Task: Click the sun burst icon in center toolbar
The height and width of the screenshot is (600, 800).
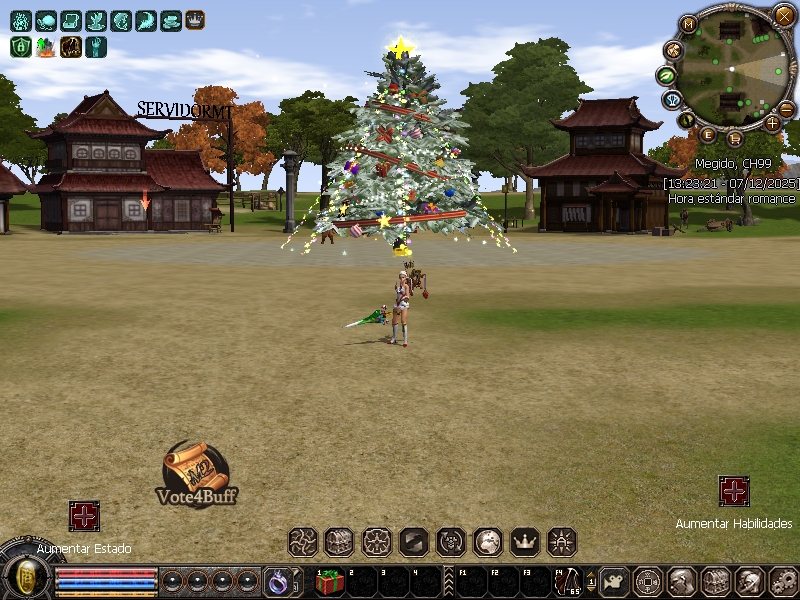Action: tap(562, 542)
